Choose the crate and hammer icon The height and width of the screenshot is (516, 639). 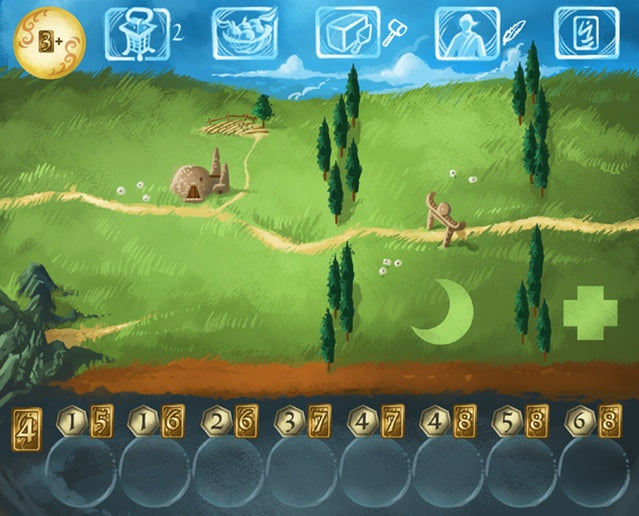tap(348, 34)
